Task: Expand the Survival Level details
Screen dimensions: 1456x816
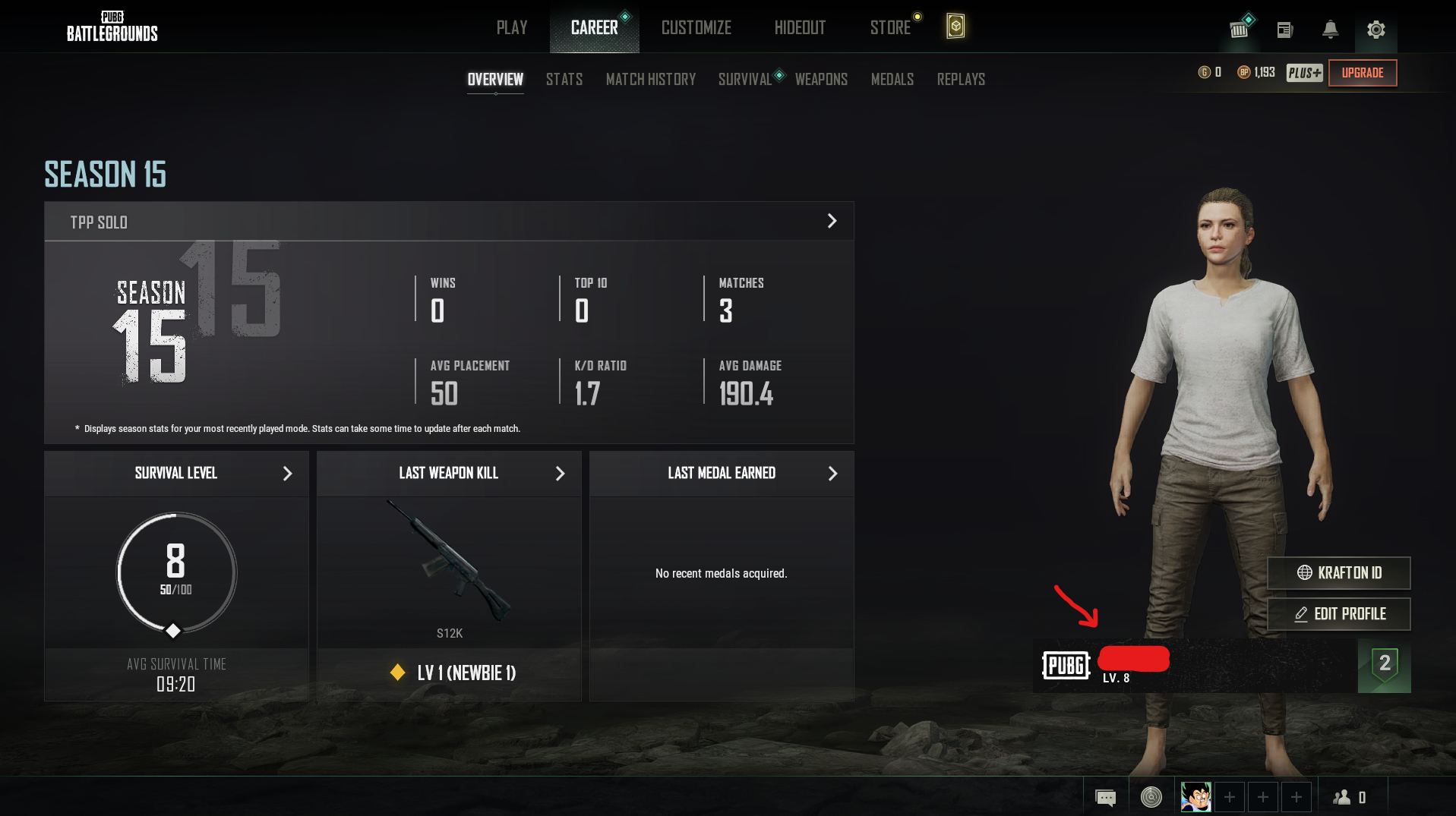Action: pos(287,473)
